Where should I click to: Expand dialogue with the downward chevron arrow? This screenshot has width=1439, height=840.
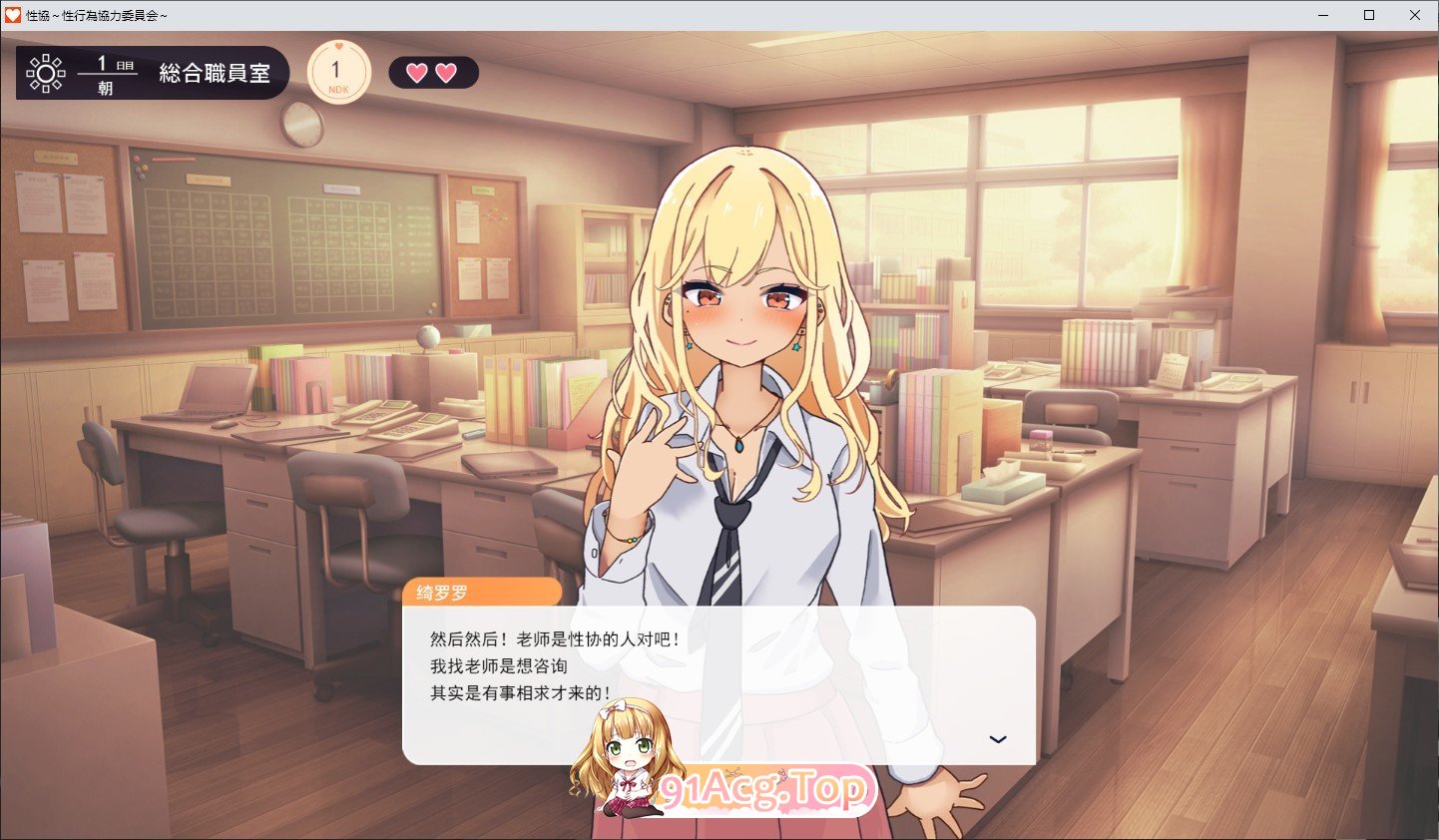[997, 738]
